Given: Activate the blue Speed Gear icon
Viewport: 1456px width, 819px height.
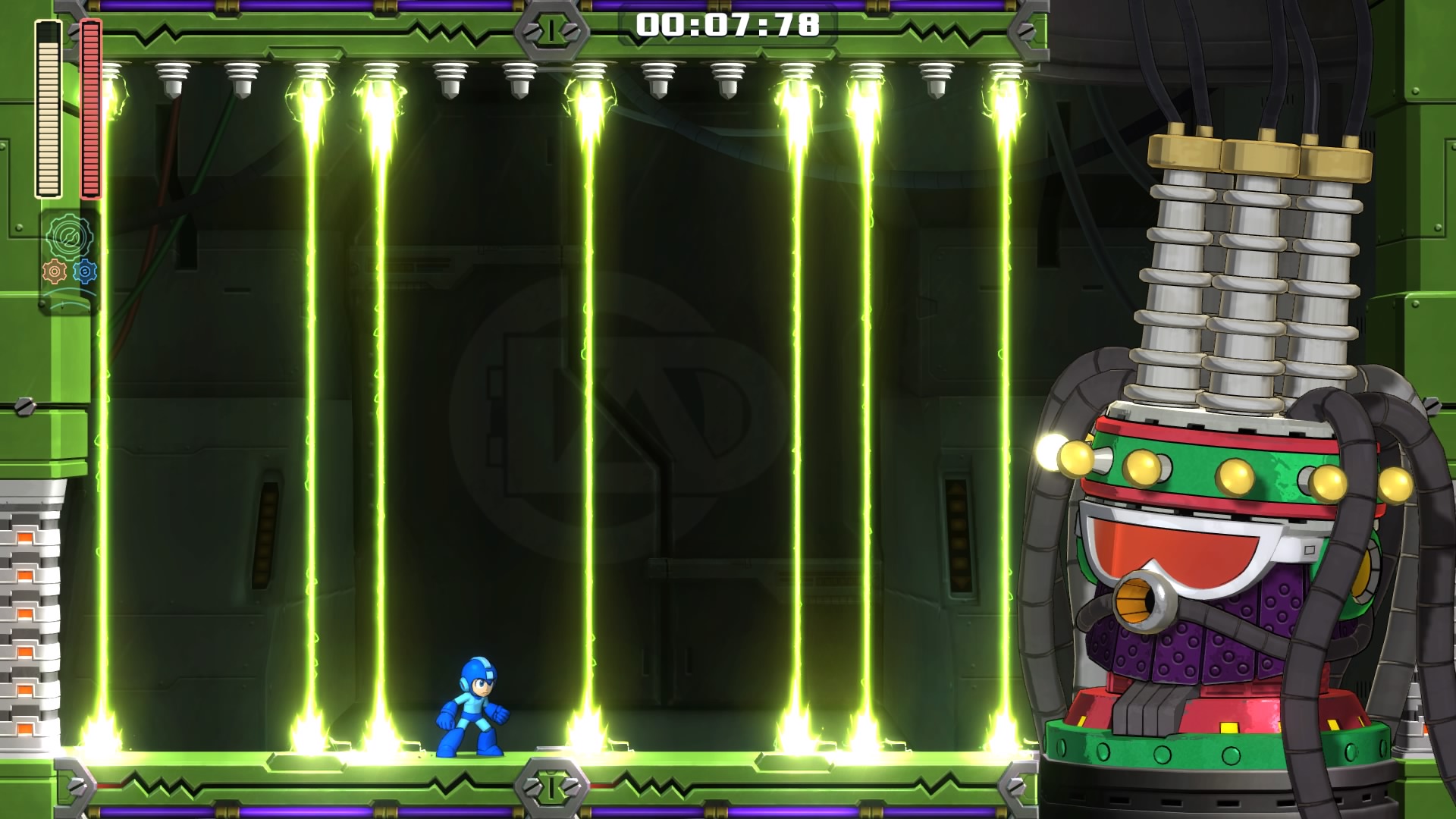Looking at the screenshot, I should 85,271.
